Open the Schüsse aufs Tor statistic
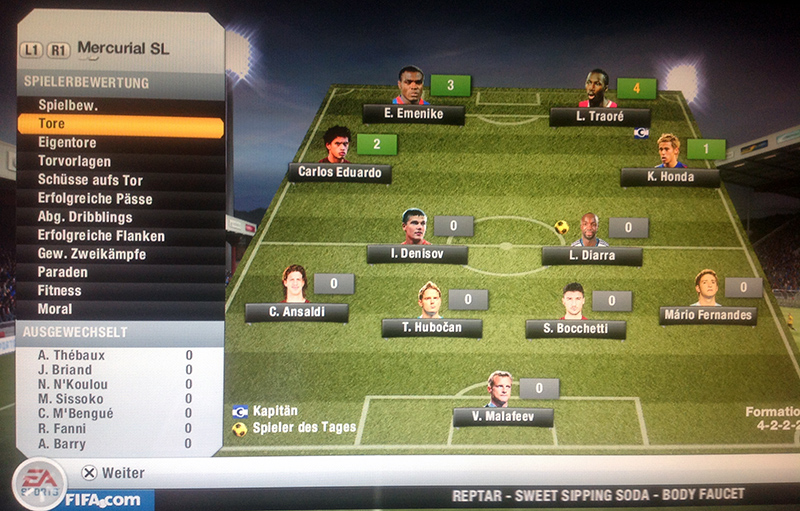Image resolution: width=800 pixels, height=511 pixels. pyautogui.click(x=119, y=180)
